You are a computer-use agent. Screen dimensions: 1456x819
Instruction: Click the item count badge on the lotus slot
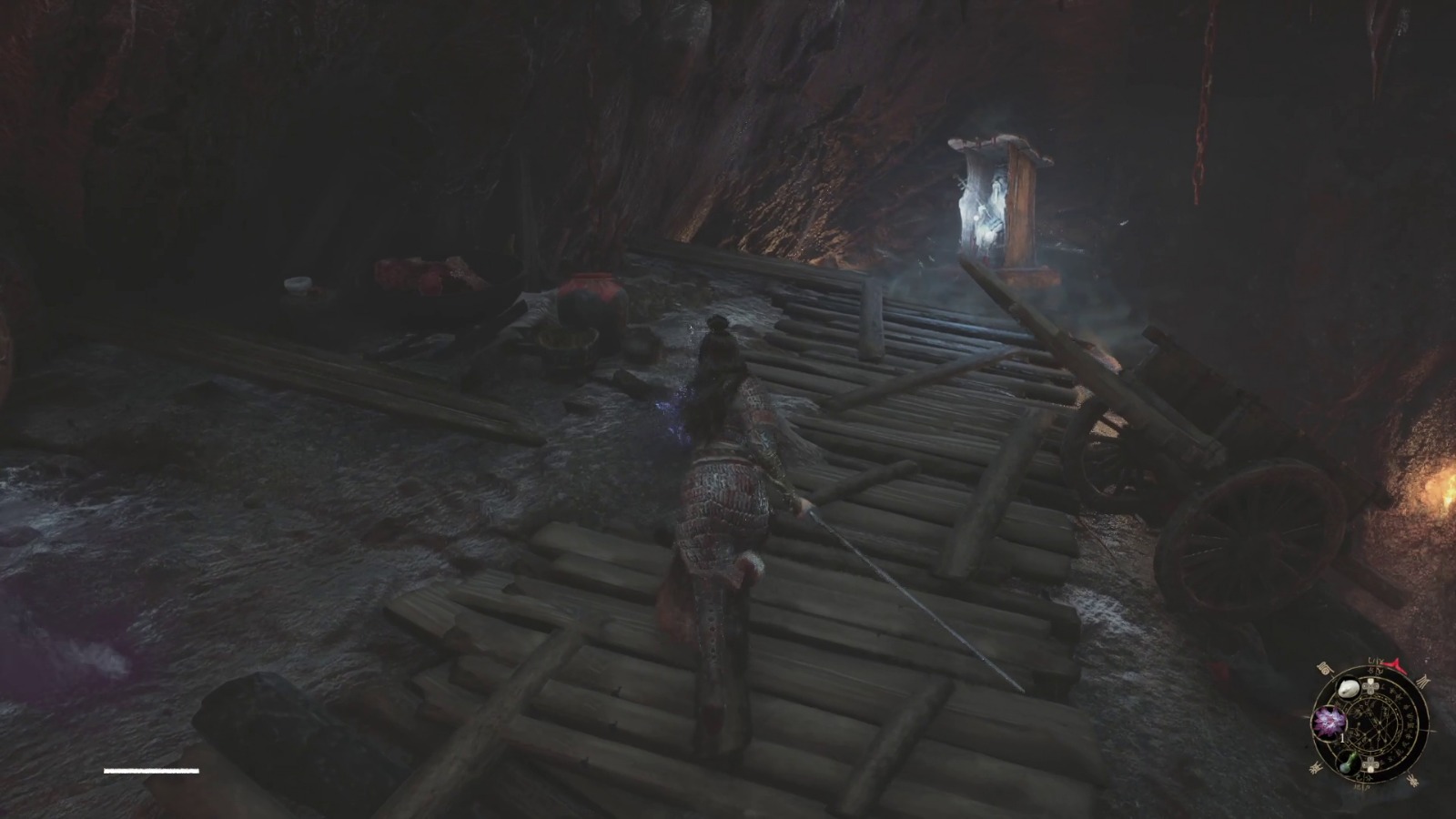(1341, 738)
